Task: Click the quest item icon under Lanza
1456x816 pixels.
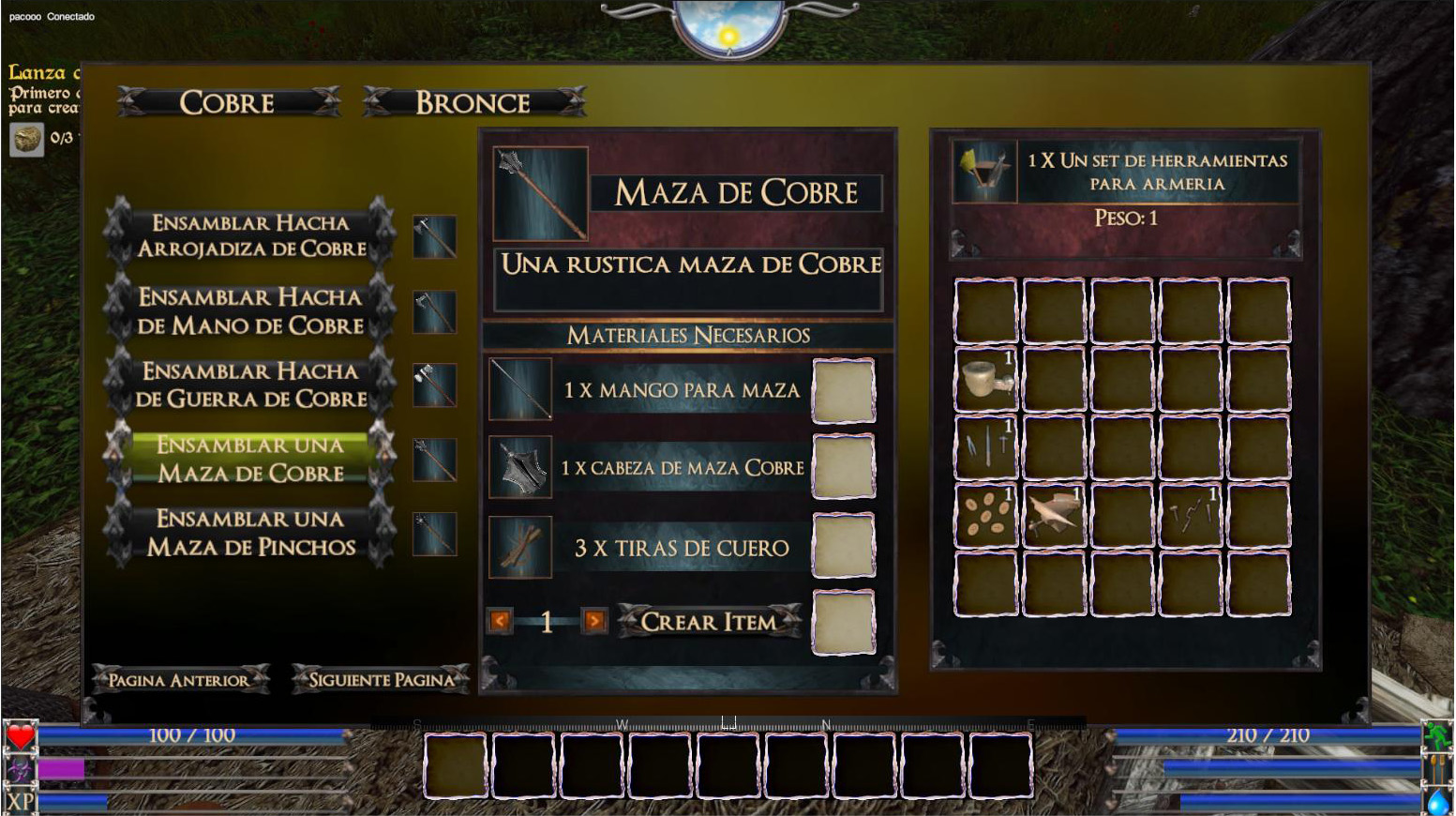Action: 27,139
